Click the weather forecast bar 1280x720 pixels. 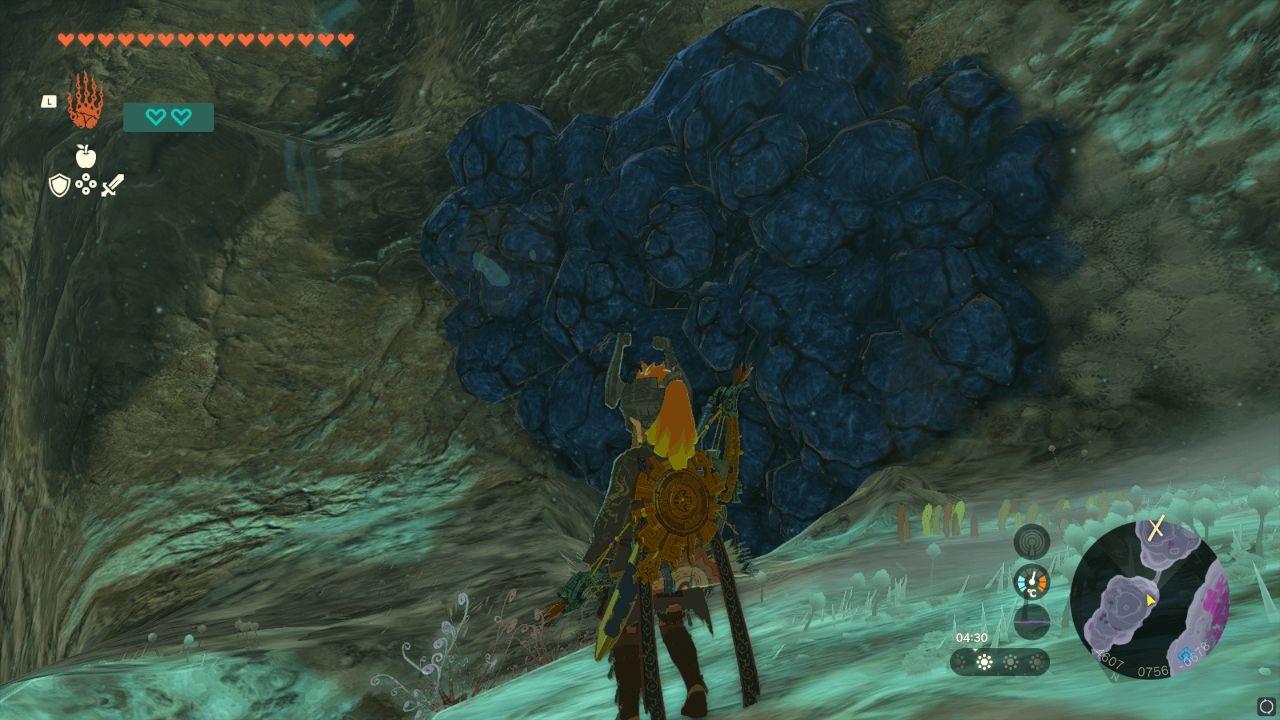[x=999, y=662]
